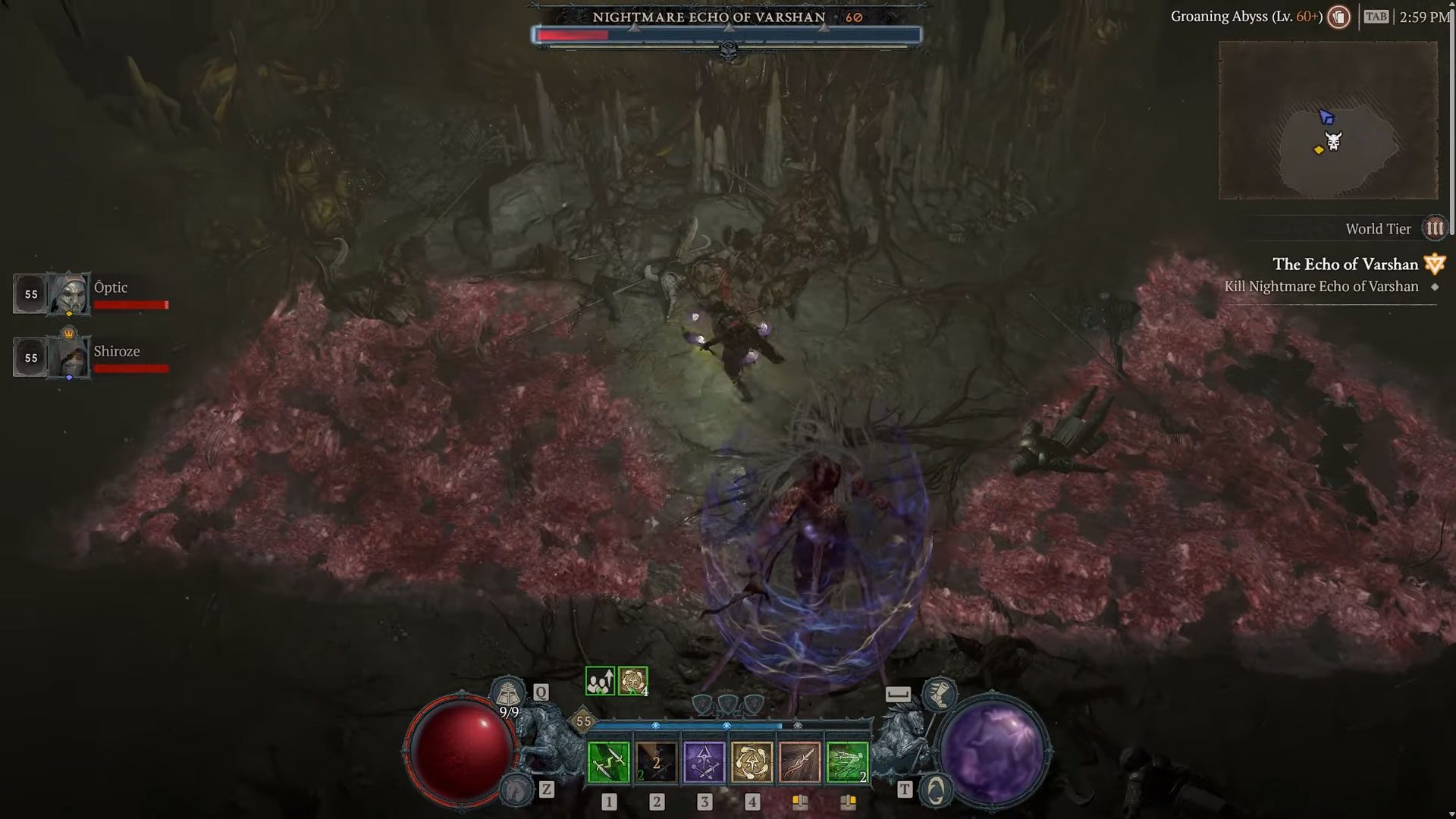1456x819 pixels.
Task: Activate the green twin-daggers skill in slot 1
Action: [608, 762]
